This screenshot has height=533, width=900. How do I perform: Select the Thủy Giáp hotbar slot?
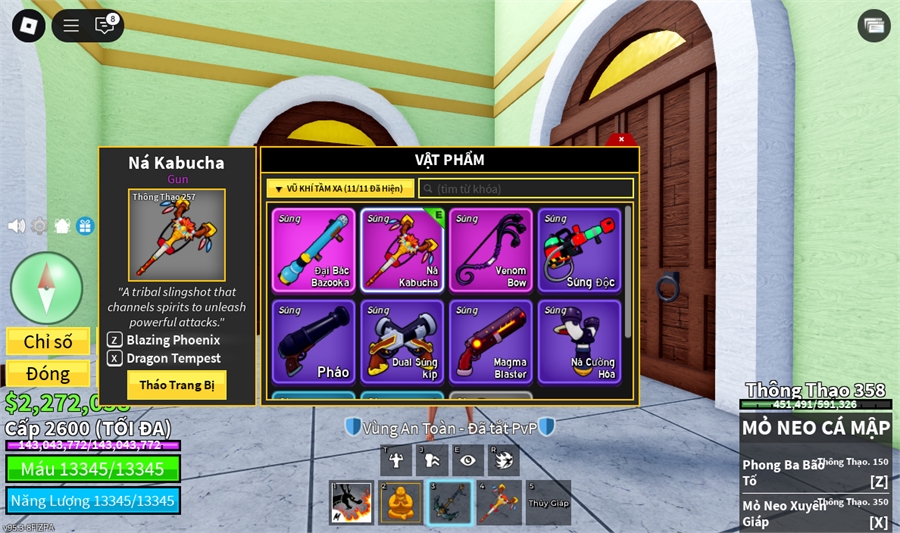coord(548,502)
